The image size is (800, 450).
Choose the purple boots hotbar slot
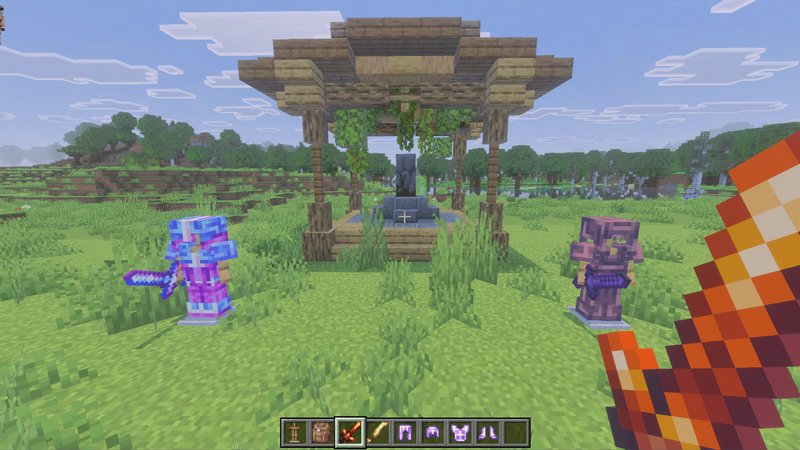click(488, 432)
